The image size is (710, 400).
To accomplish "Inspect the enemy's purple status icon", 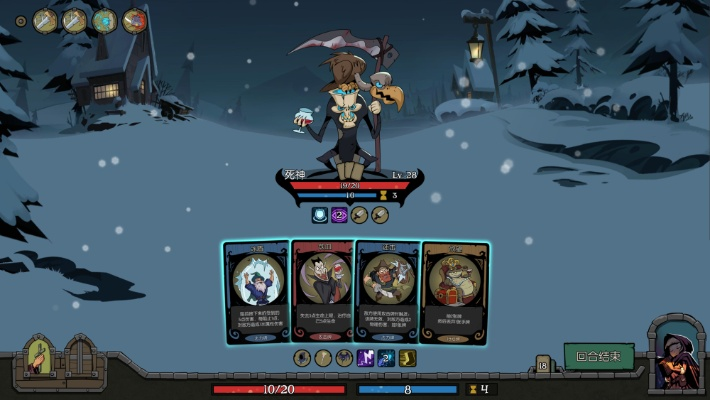I will pyautogui.click(x=339, y=214).
